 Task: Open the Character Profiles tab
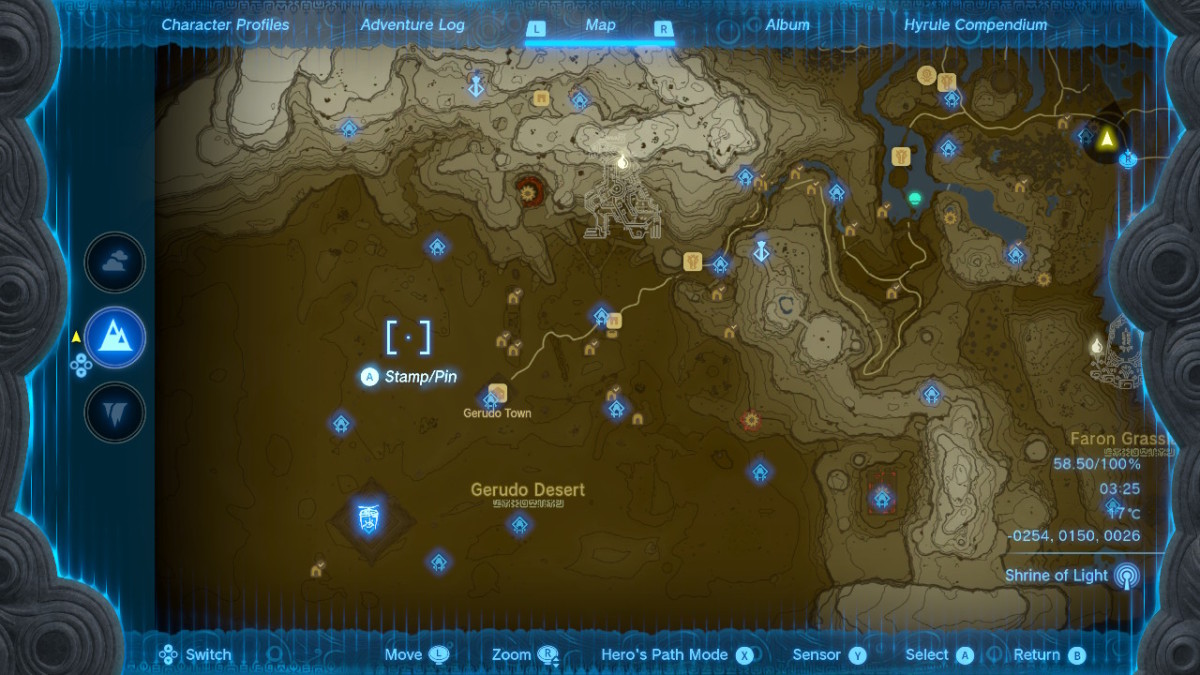tap(225, 25)
